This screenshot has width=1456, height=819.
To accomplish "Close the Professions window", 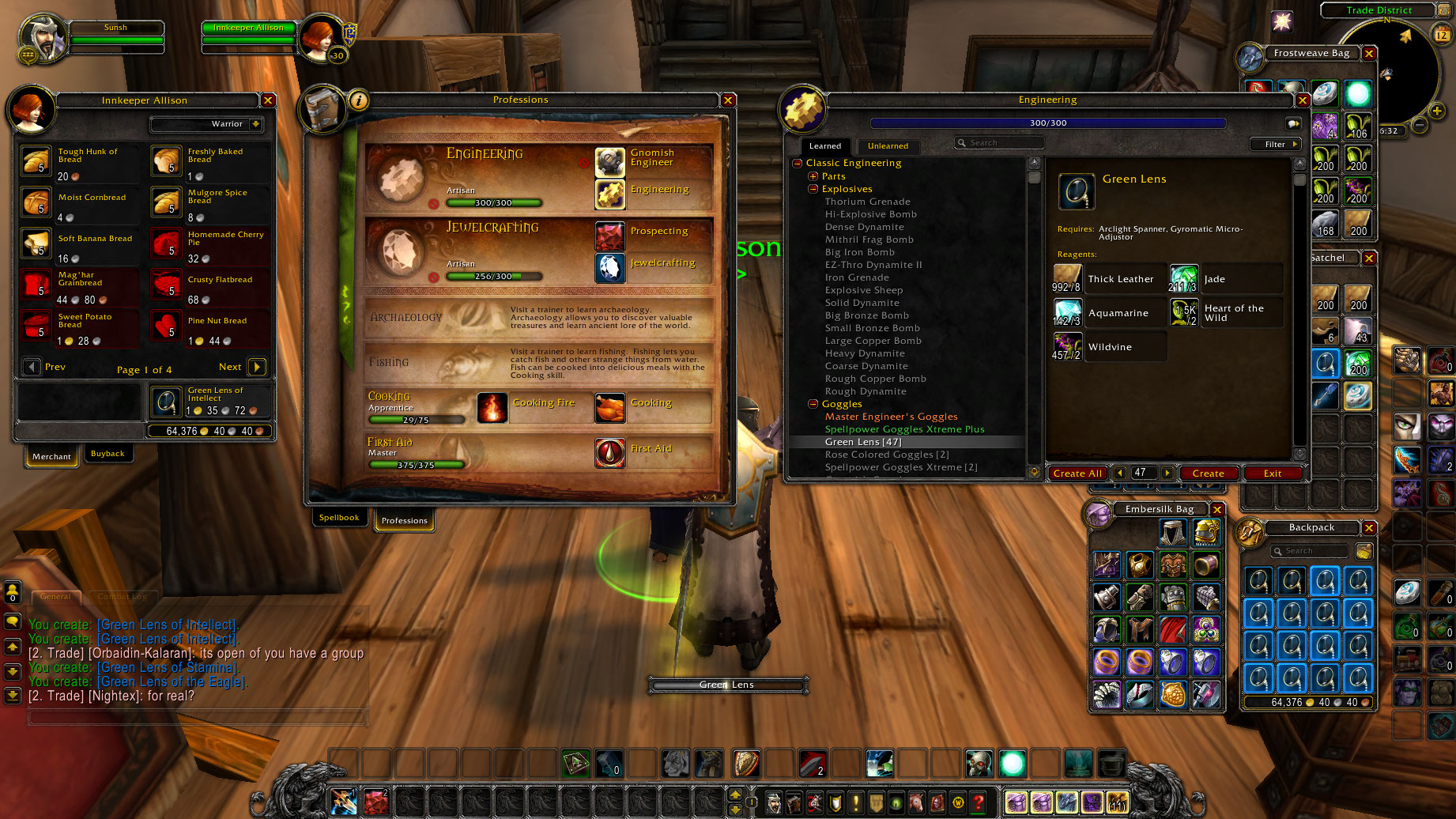I will click(728, 100).
